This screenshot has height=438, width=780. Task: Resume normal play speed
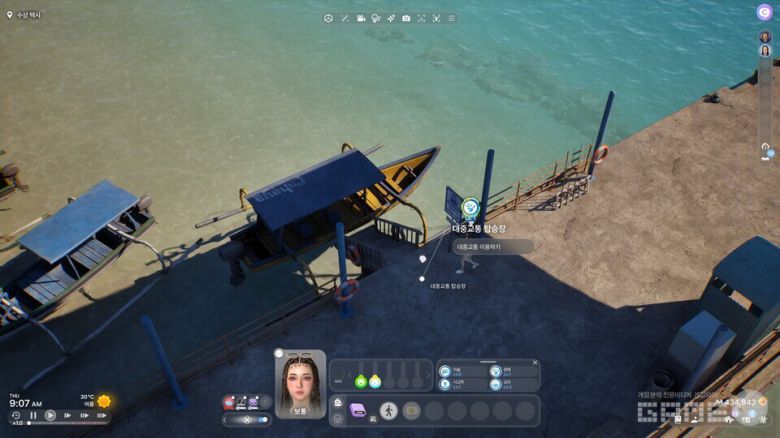click(50, 415)
